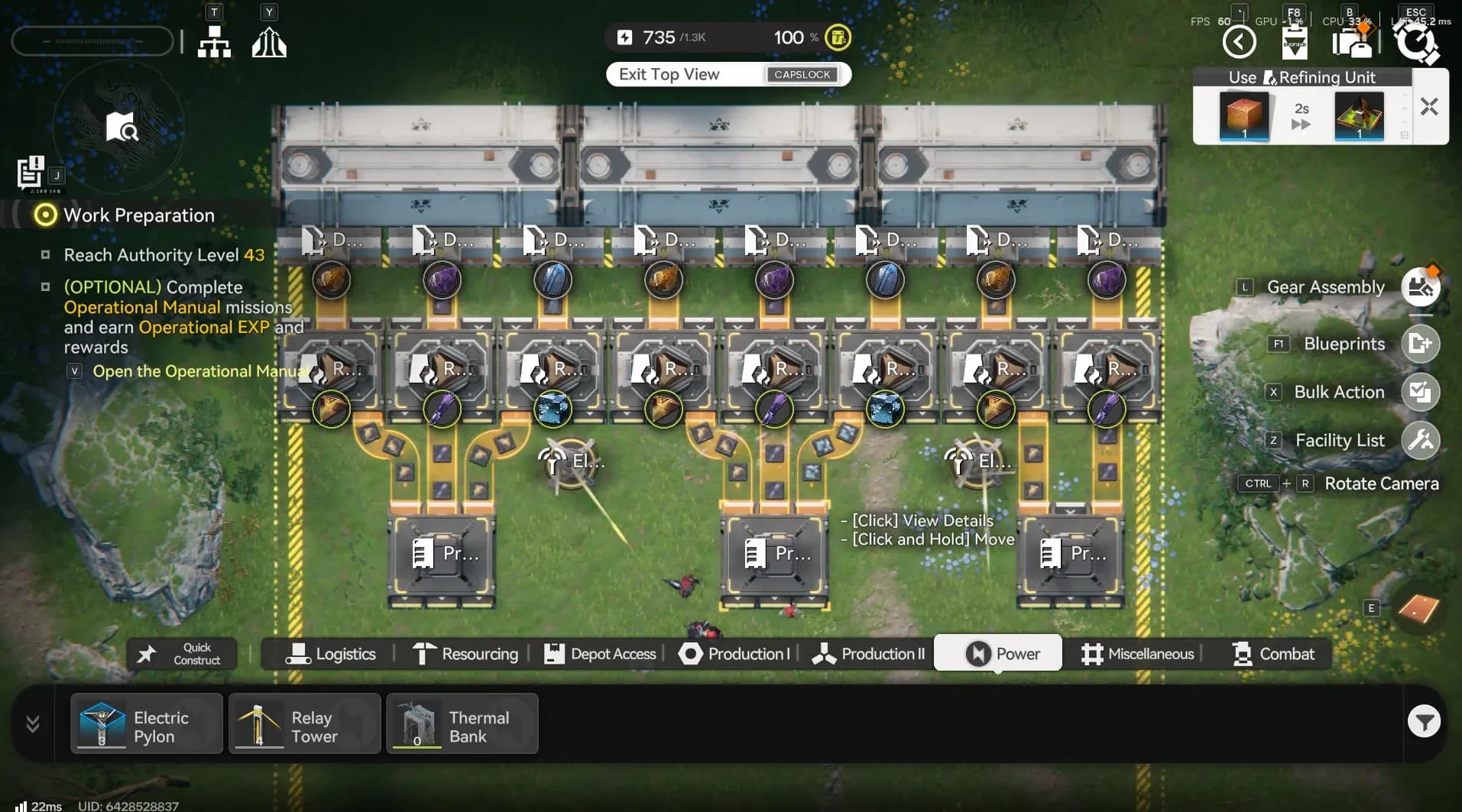1462x812 pixels.
Task: Open the Blueprints menu
Action: point(1419,344)
